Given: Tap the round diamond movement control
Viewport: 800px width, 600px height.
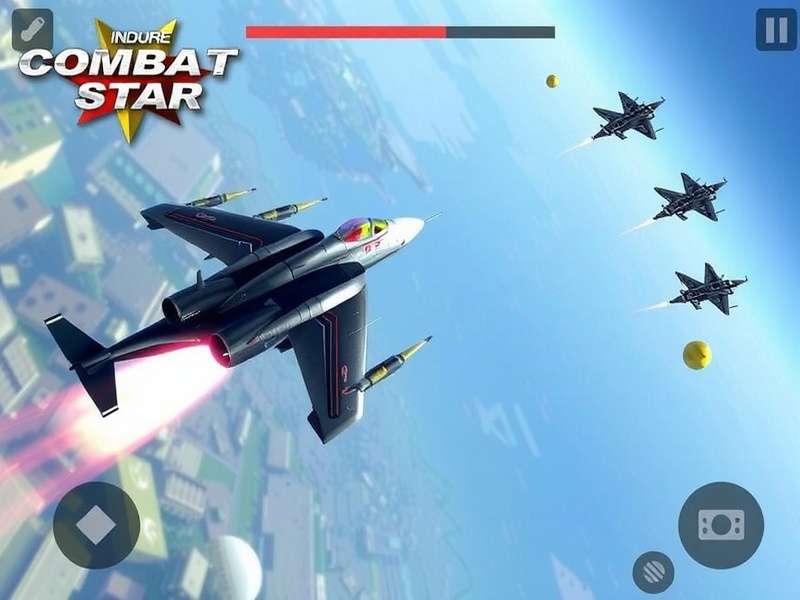Looking at the screenshot, I should click(96, 526).
